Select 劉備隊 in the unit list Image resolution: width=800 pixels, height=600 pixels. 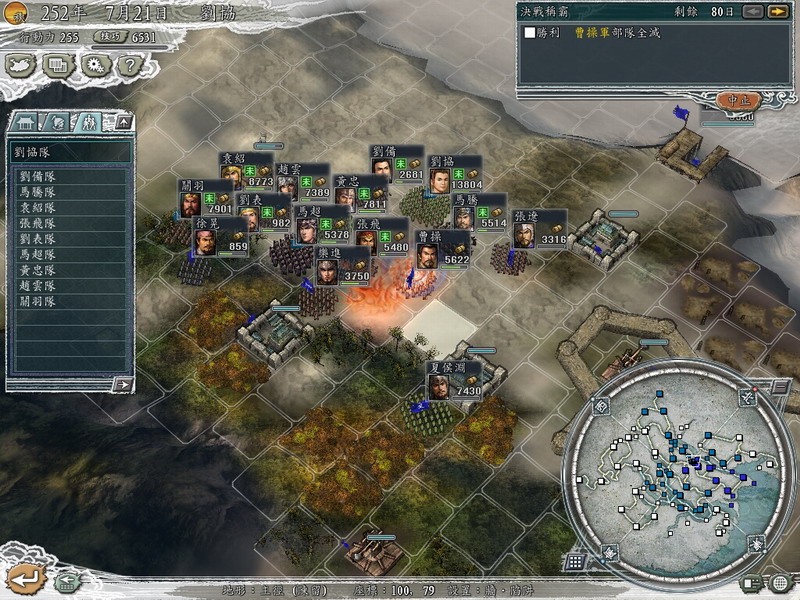38,176
